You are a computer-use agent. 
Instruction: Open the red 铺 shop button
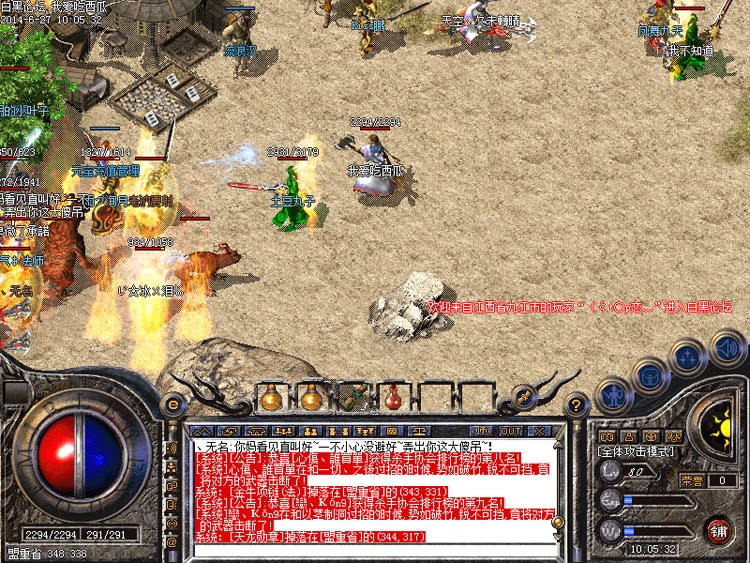[x=717, y=528]
